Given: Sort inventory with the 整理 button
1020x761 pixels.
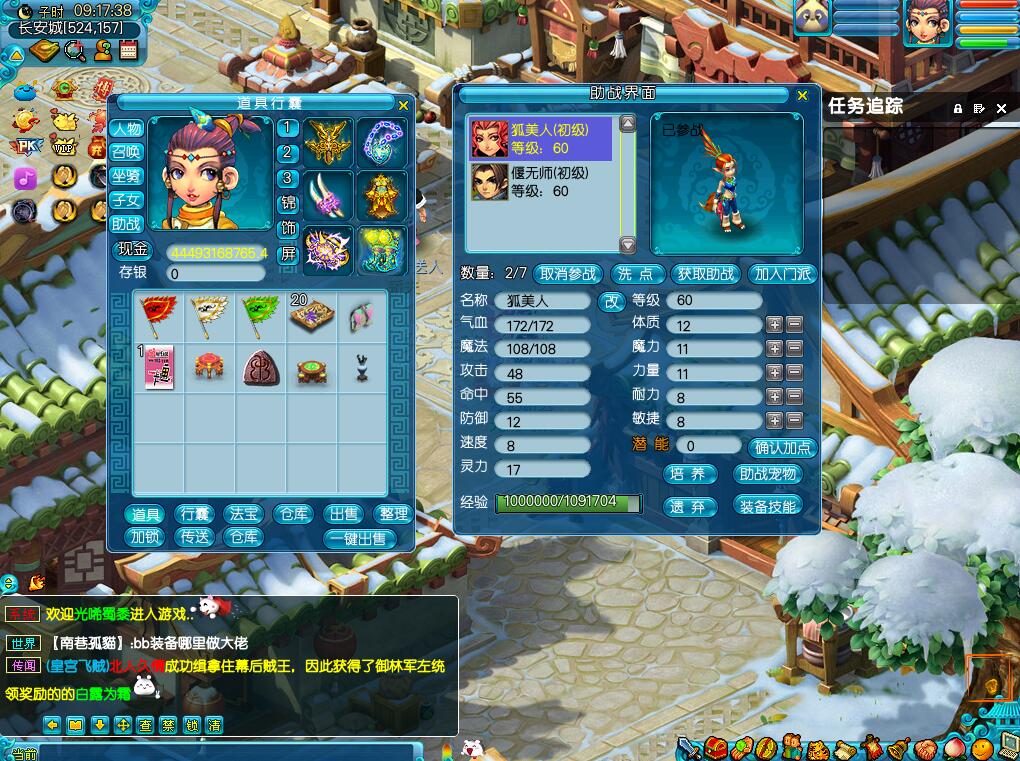Looking at the screenshot, I should [x=394, y=514].
